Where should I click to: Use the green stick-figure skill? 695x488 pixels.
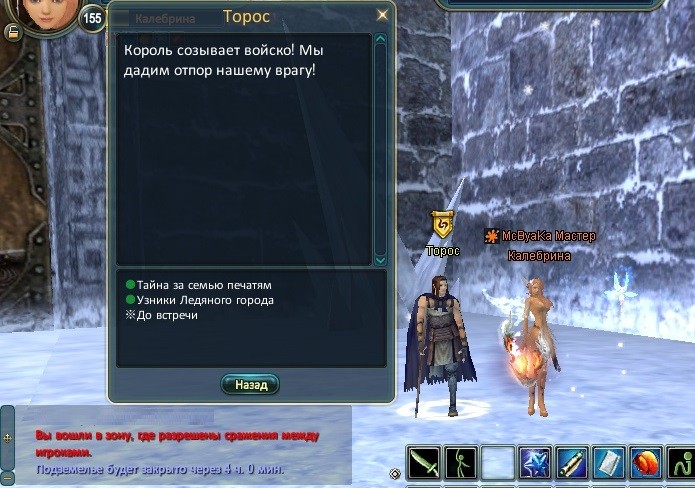[x=459, y=464]
